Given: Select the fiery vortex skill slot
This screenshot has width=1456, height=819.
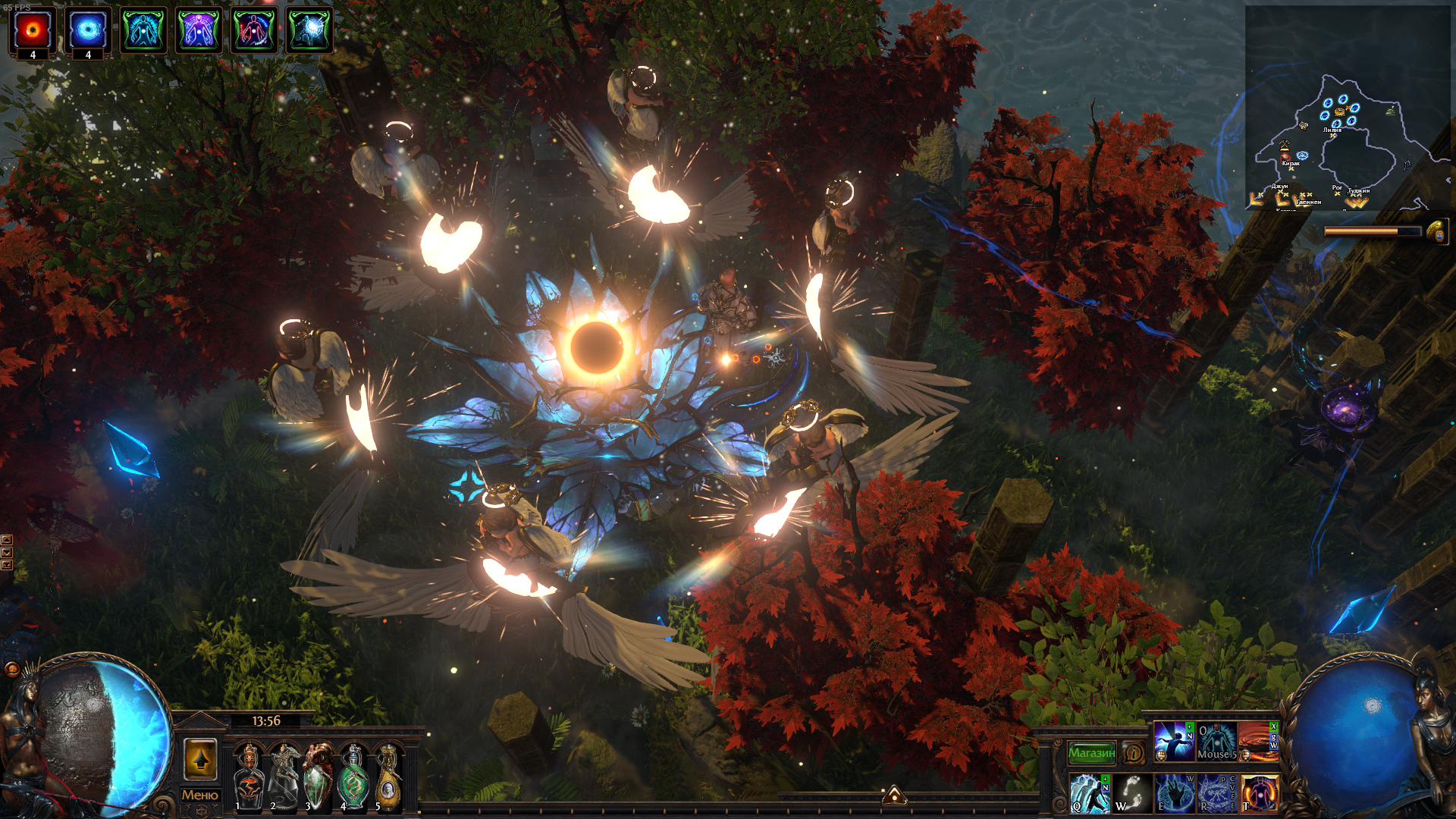Looking at the screenshot, I should pos(1258,742).
